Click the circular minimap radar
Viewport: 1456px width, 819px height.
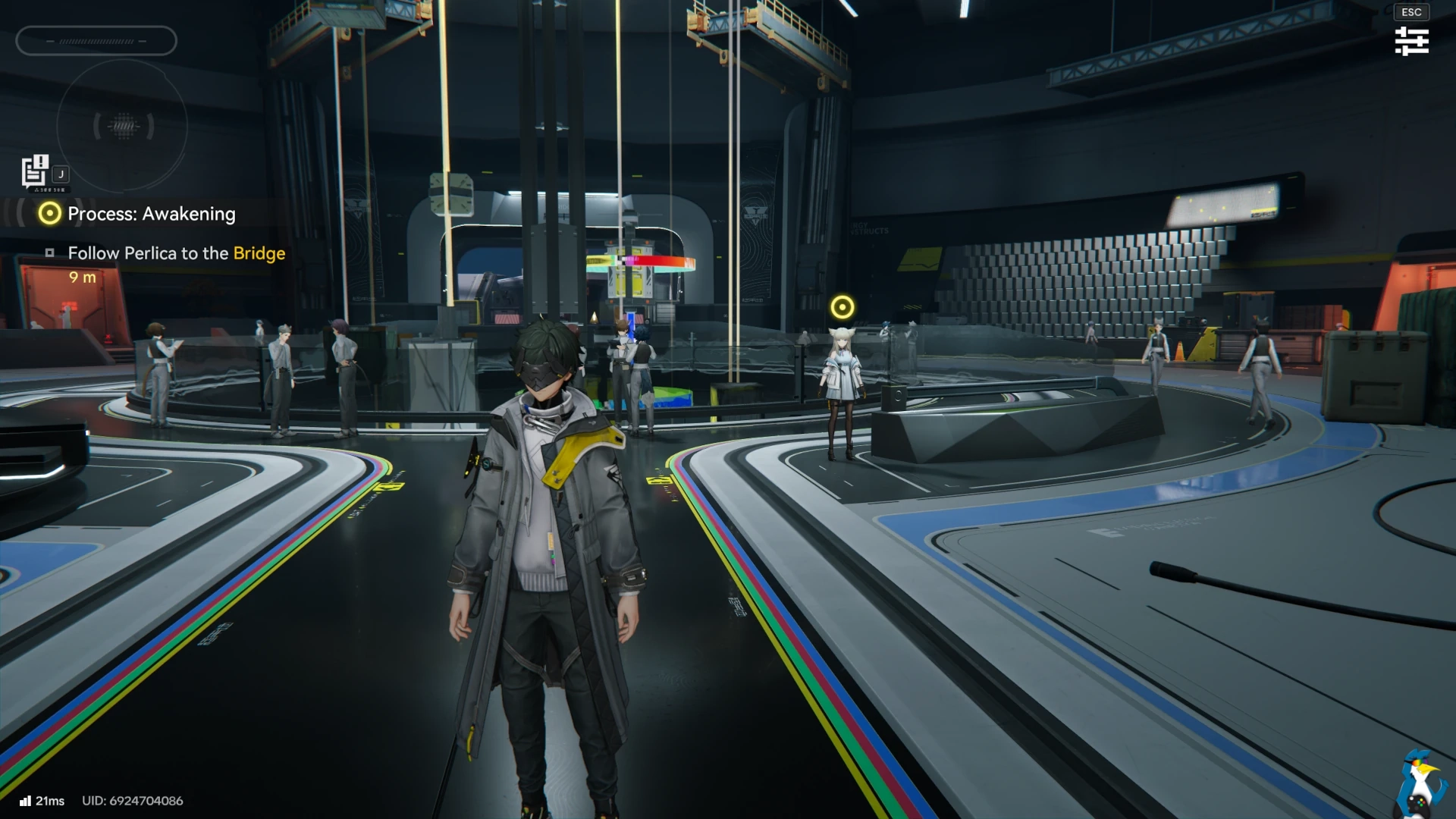(122, 126)
